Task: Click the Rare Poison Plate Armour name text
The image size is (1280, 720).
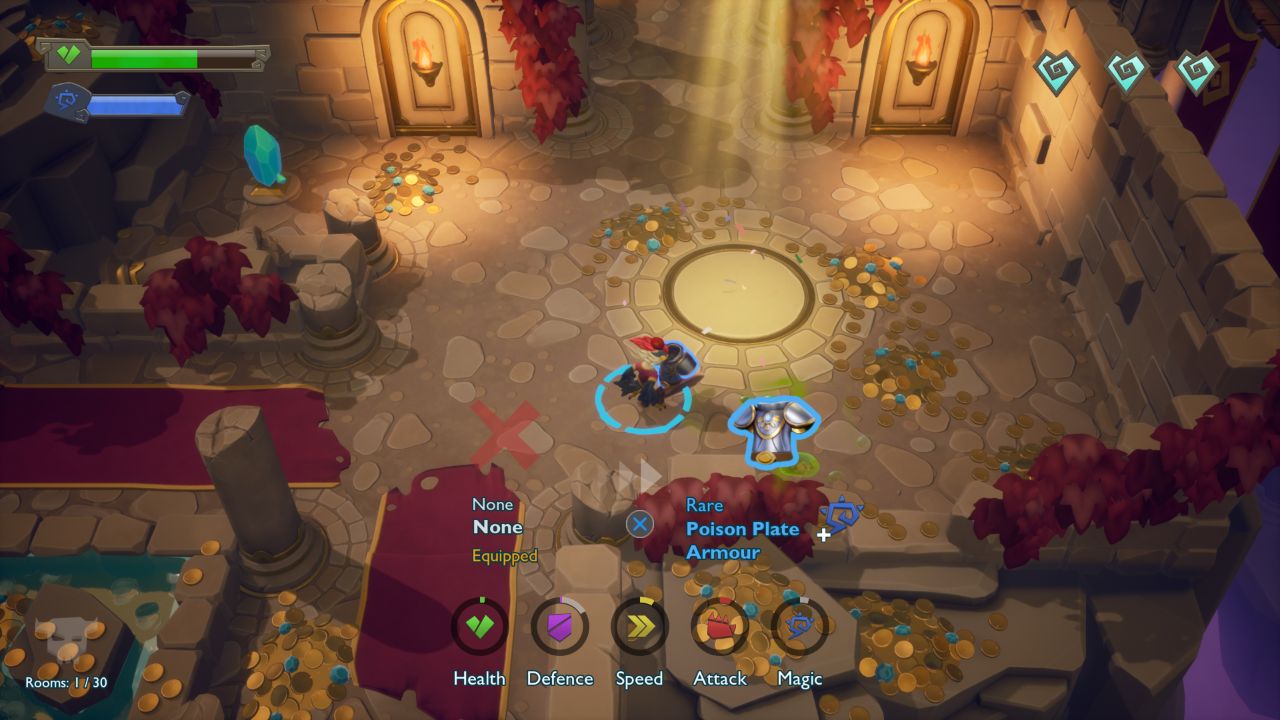Action: (x=741, y=540)
